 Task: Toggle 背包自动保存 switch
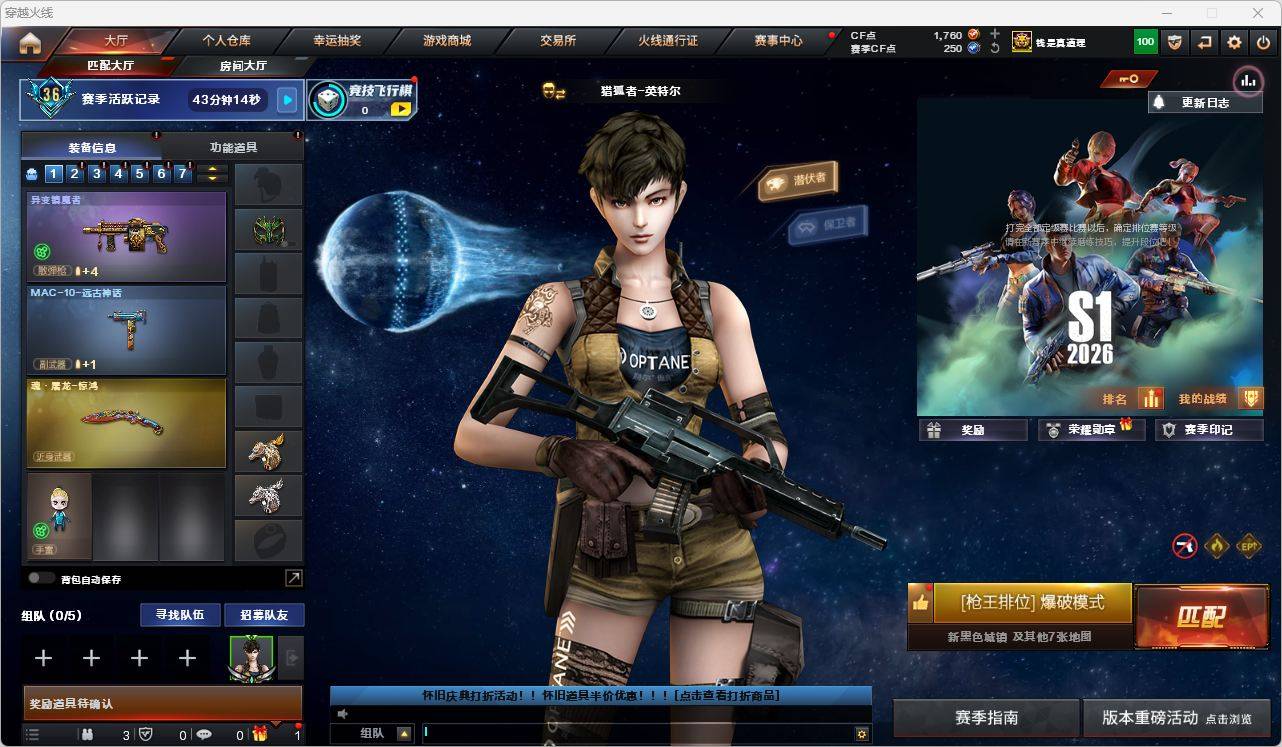pos(41,578)
